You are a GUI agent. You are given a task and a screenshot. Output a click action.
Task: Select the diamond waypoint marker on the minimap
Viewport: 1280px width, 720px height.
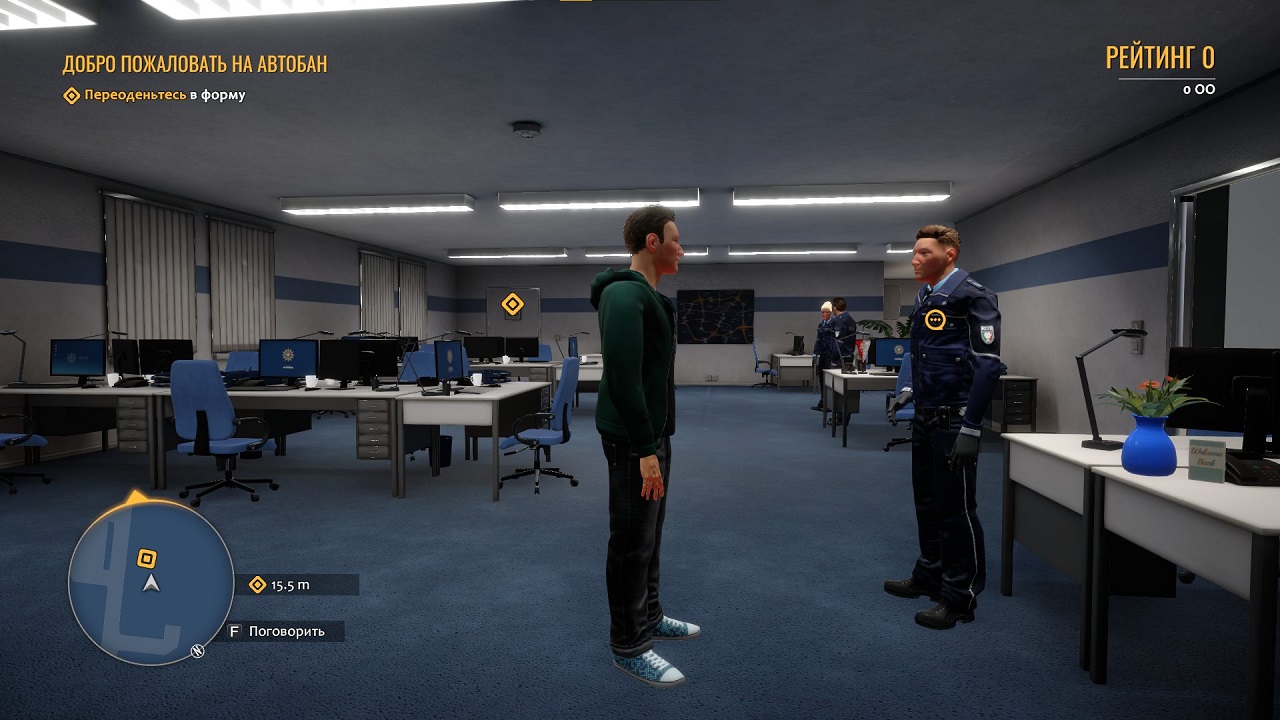(x=146, y=558)
